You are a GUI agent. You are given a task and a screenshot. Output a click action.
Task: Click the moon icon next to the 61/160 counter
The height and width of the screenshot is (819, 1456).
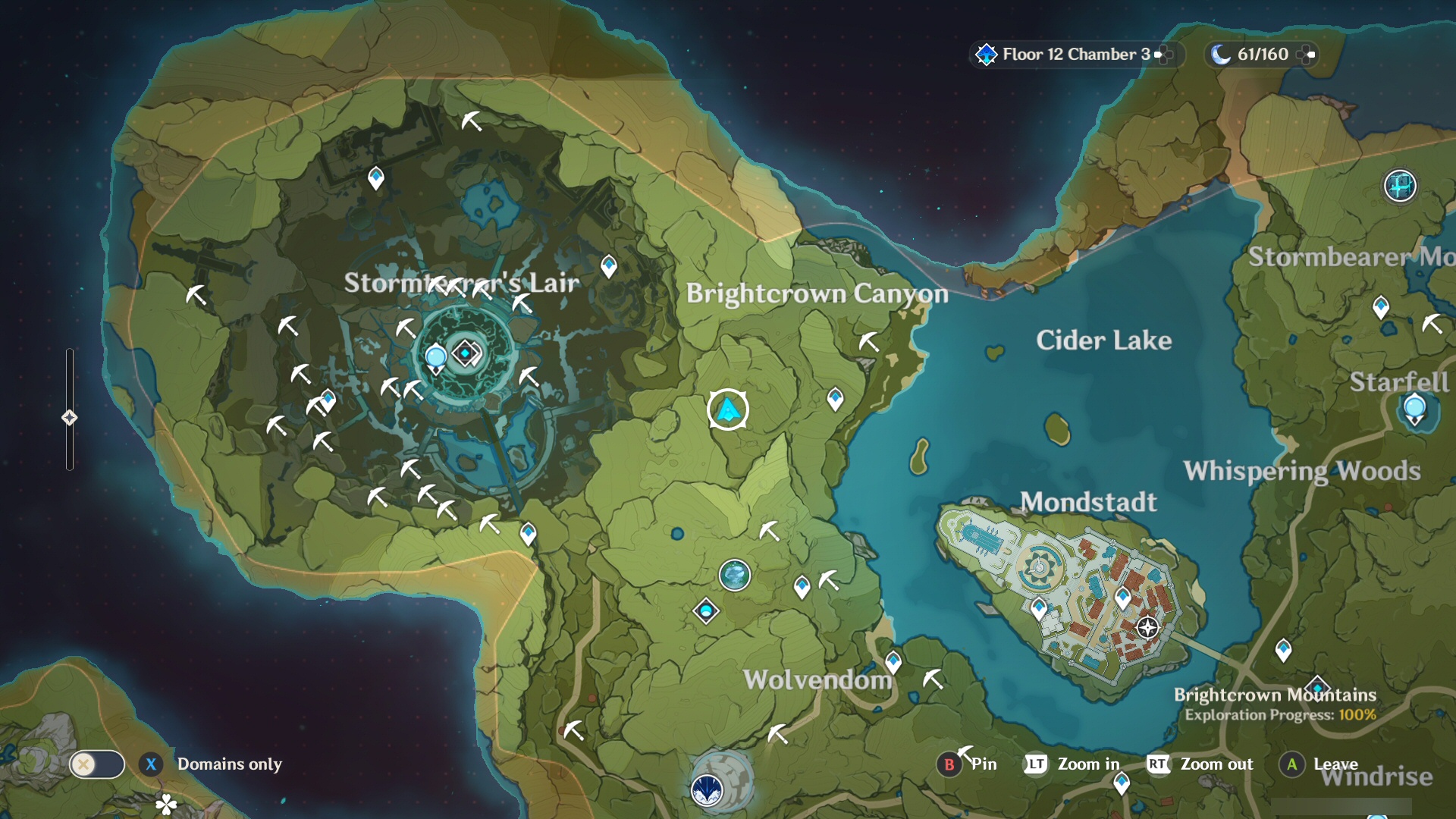click(1222, 54)
